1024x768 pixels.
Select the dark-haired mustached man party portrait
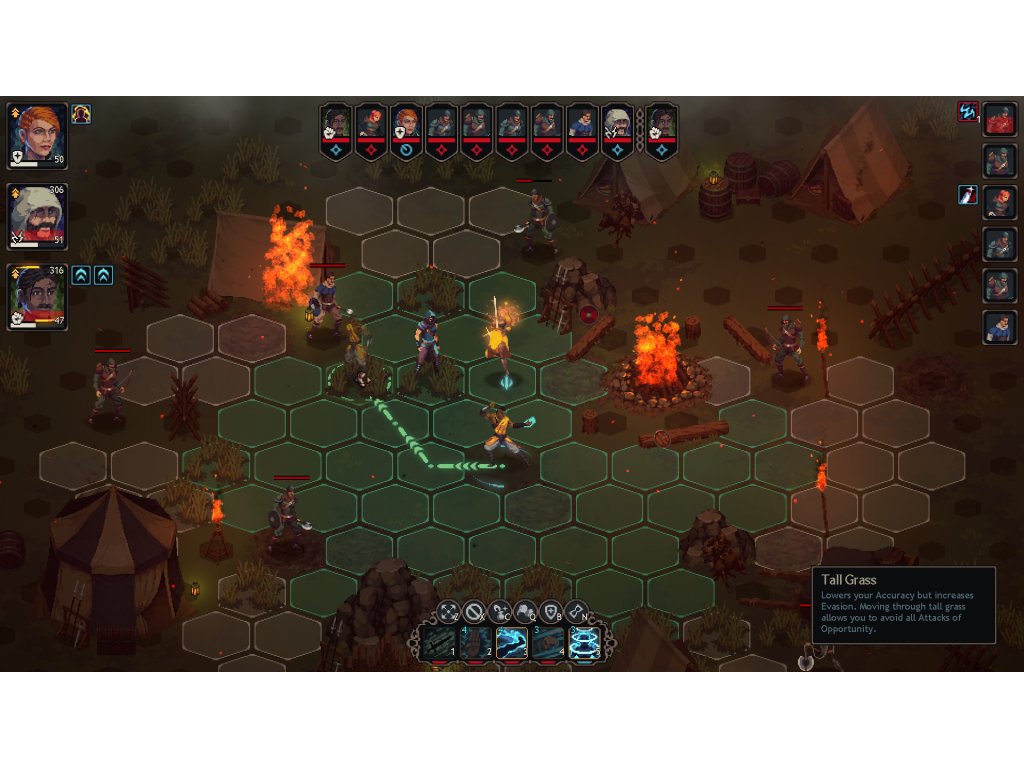coord(38,296)
